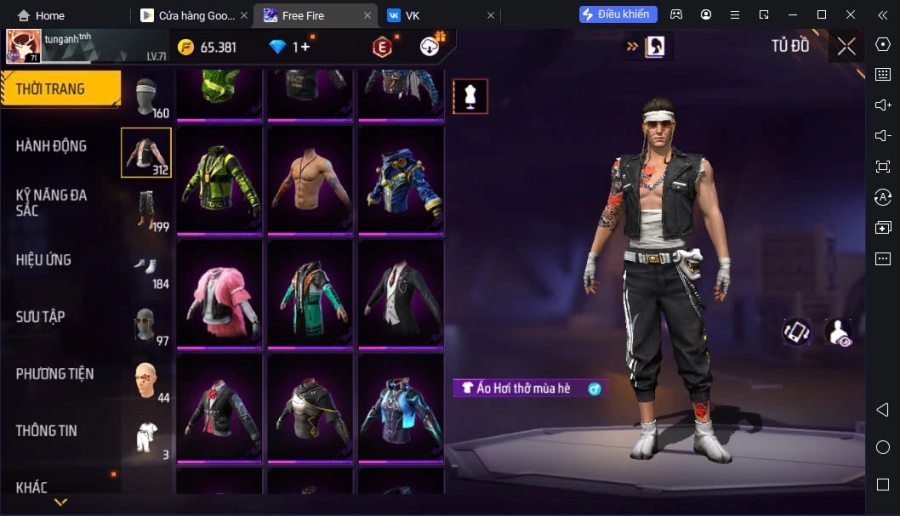900x516 pixels.
Task: Open the player profile avatar
Action: (x=24, y=46)
